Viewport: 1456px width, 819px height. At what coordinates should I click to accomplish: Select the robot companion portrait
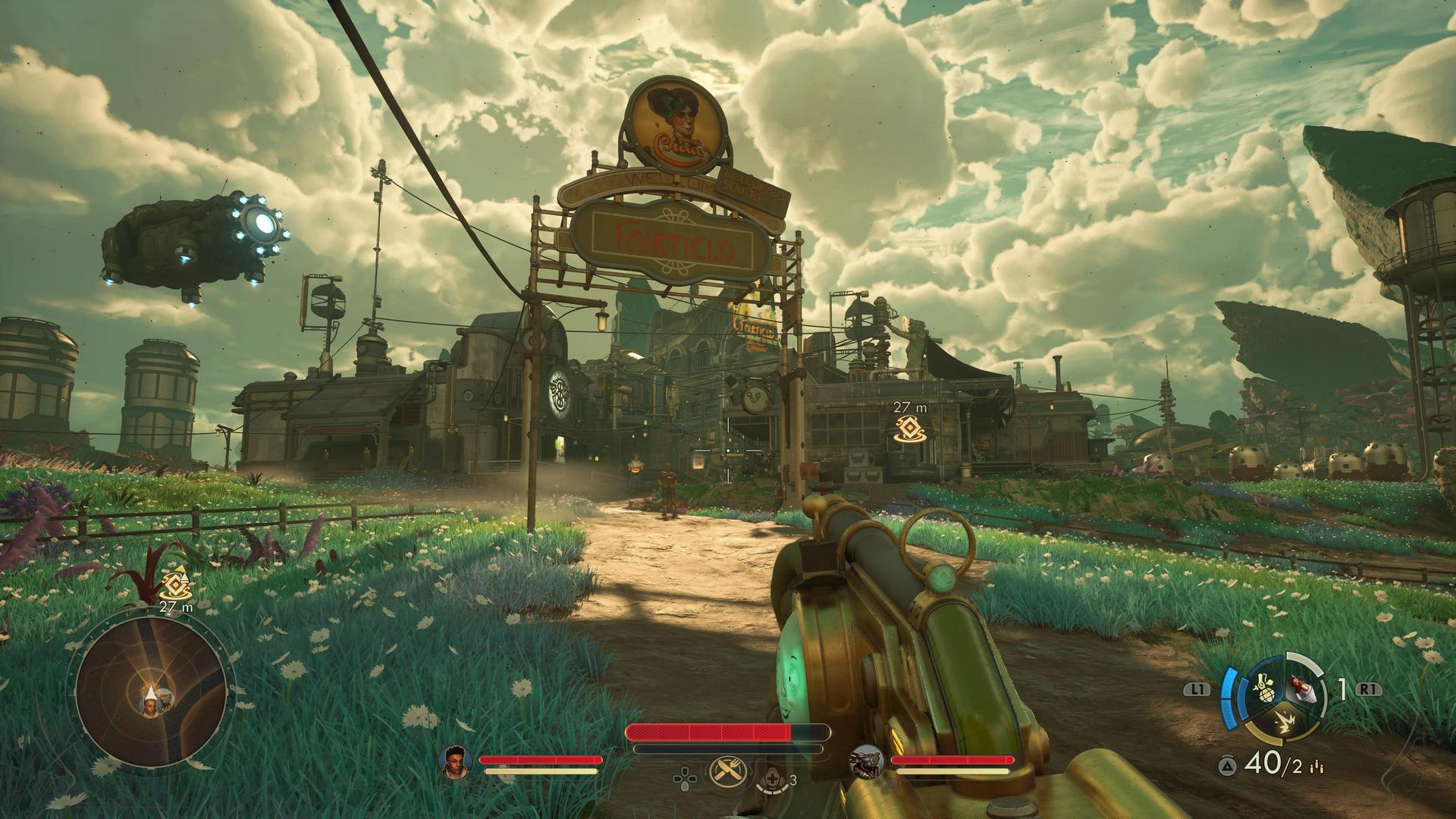tap(866, 761)
